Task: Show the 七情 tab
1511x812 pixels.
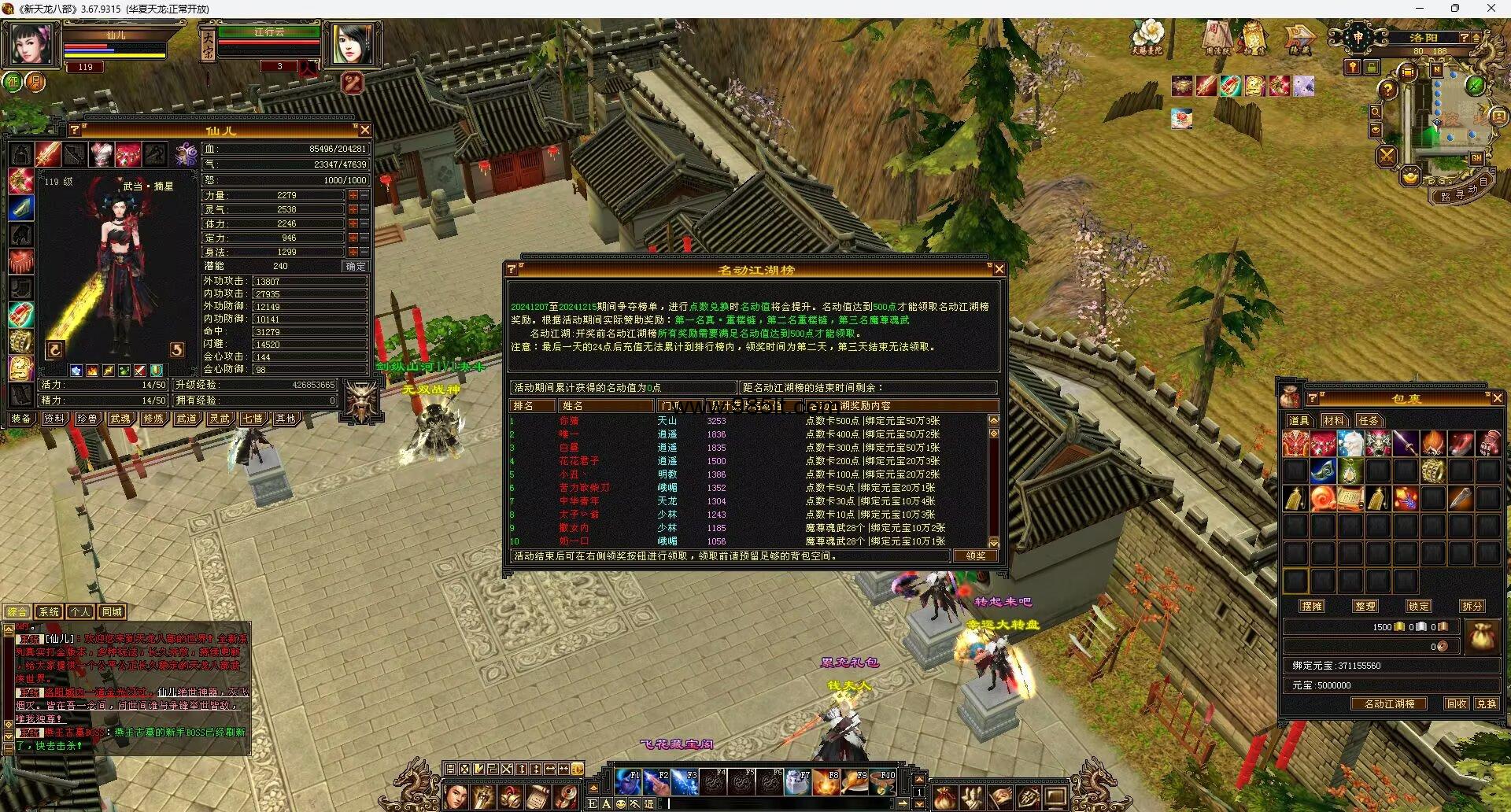Action: coord(253,419)
